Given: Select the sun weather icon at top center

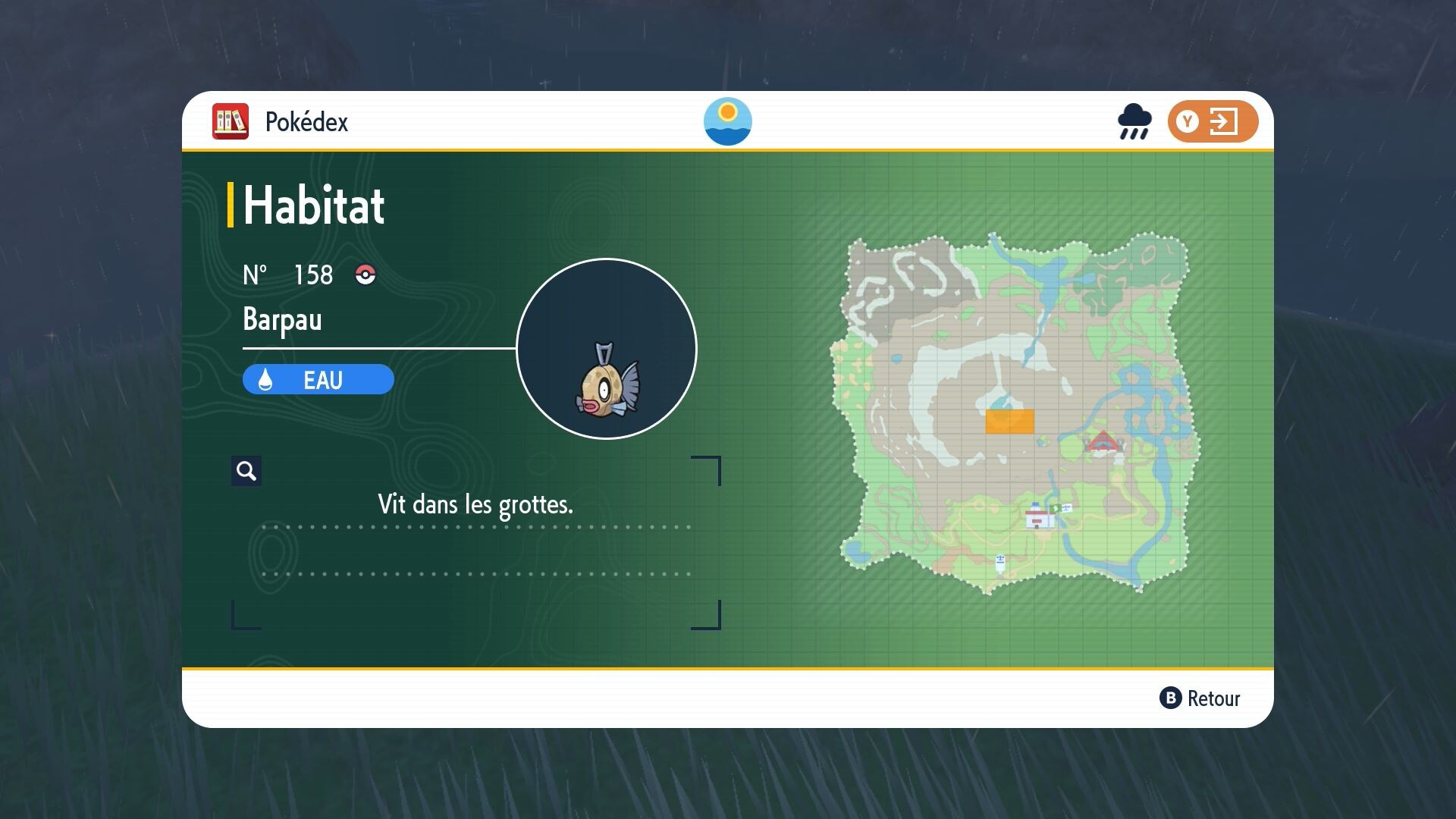Looking at the screenshot, I should coord(728,121).
